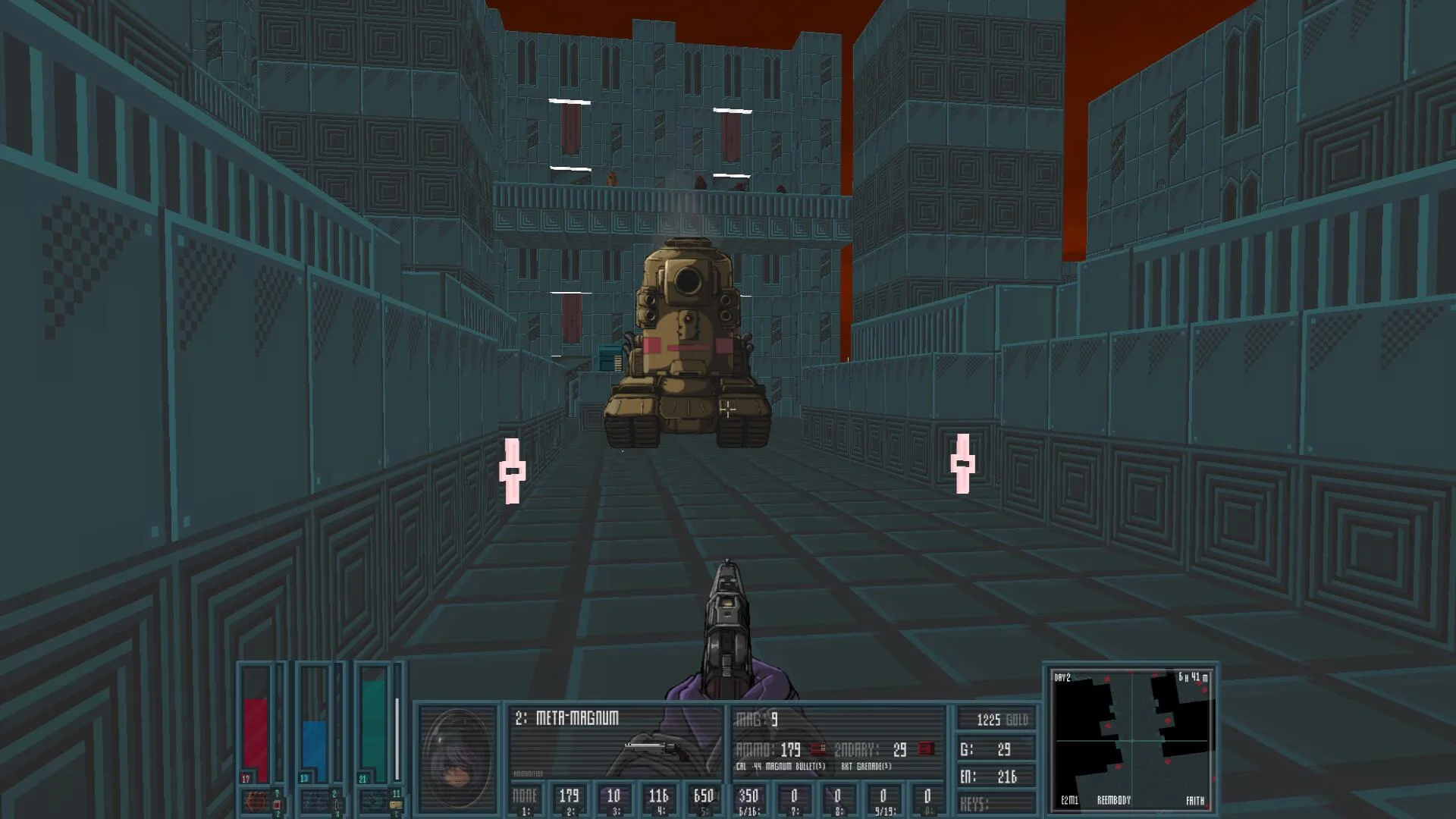Click the FAITH label on the minimap

coord(1195,799)
